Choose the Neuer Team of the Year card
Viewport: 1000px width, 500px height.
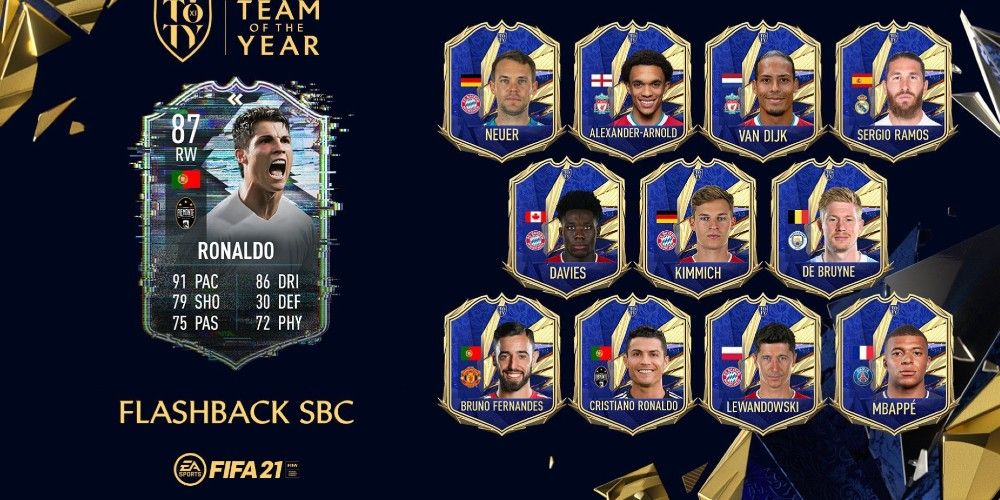coord(500,88)
